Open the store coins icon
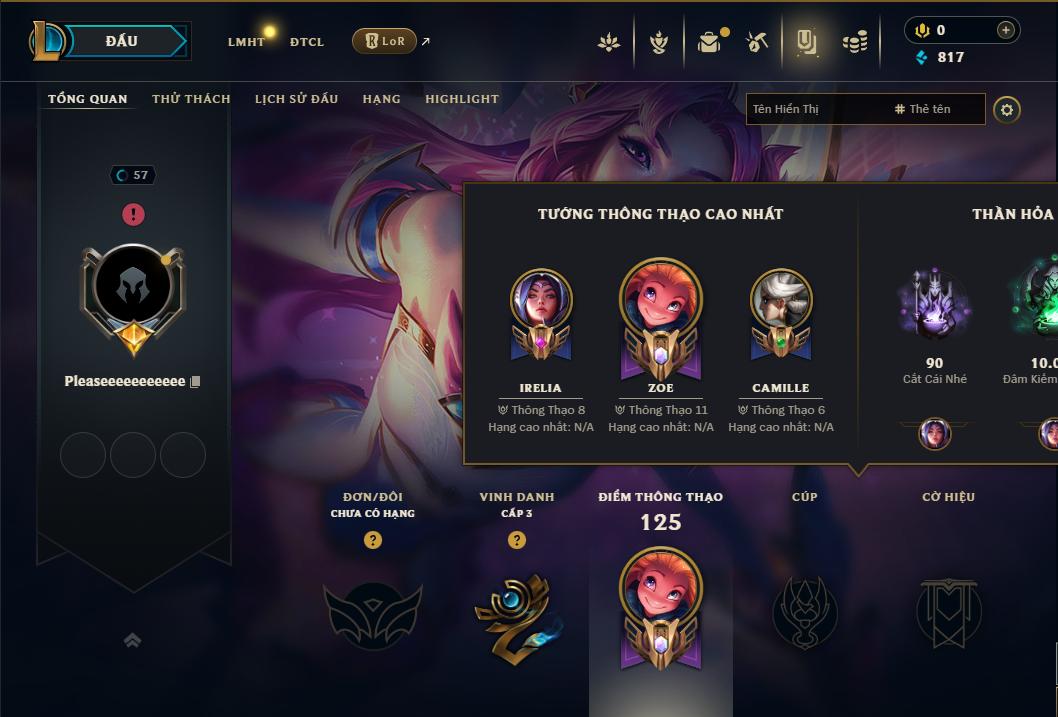 pos(854,42)
